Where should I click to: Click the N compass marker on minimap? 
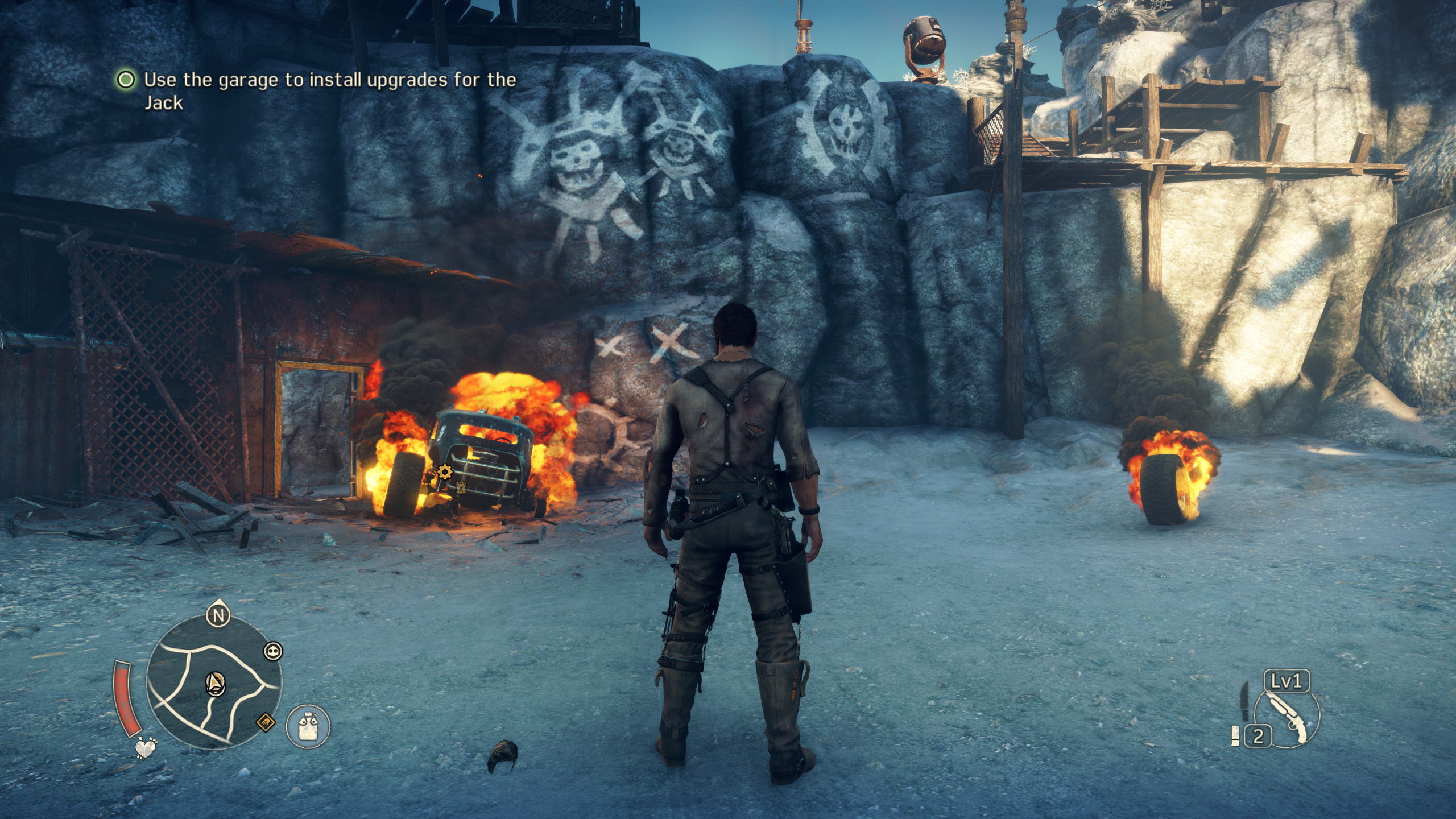pyautogui.click(x=218, y=615)
